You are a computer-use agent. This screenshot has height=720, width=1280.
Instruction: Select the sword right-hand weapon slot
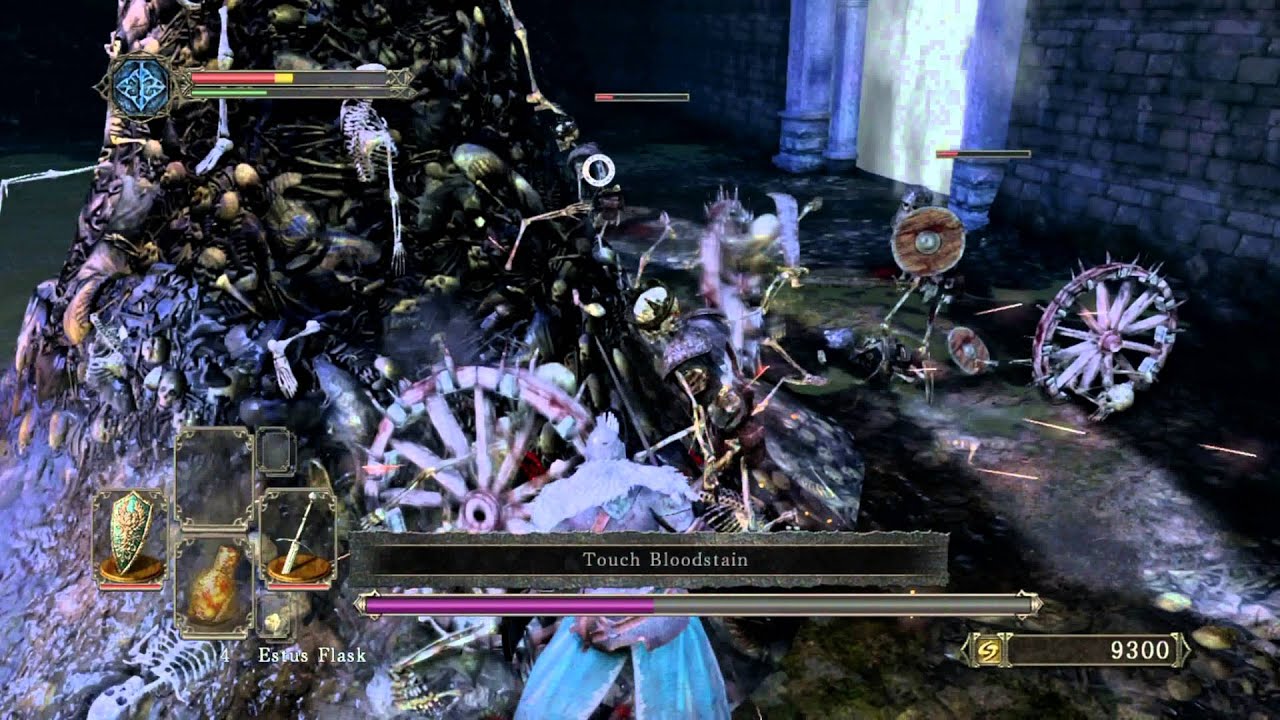[297, 536]
